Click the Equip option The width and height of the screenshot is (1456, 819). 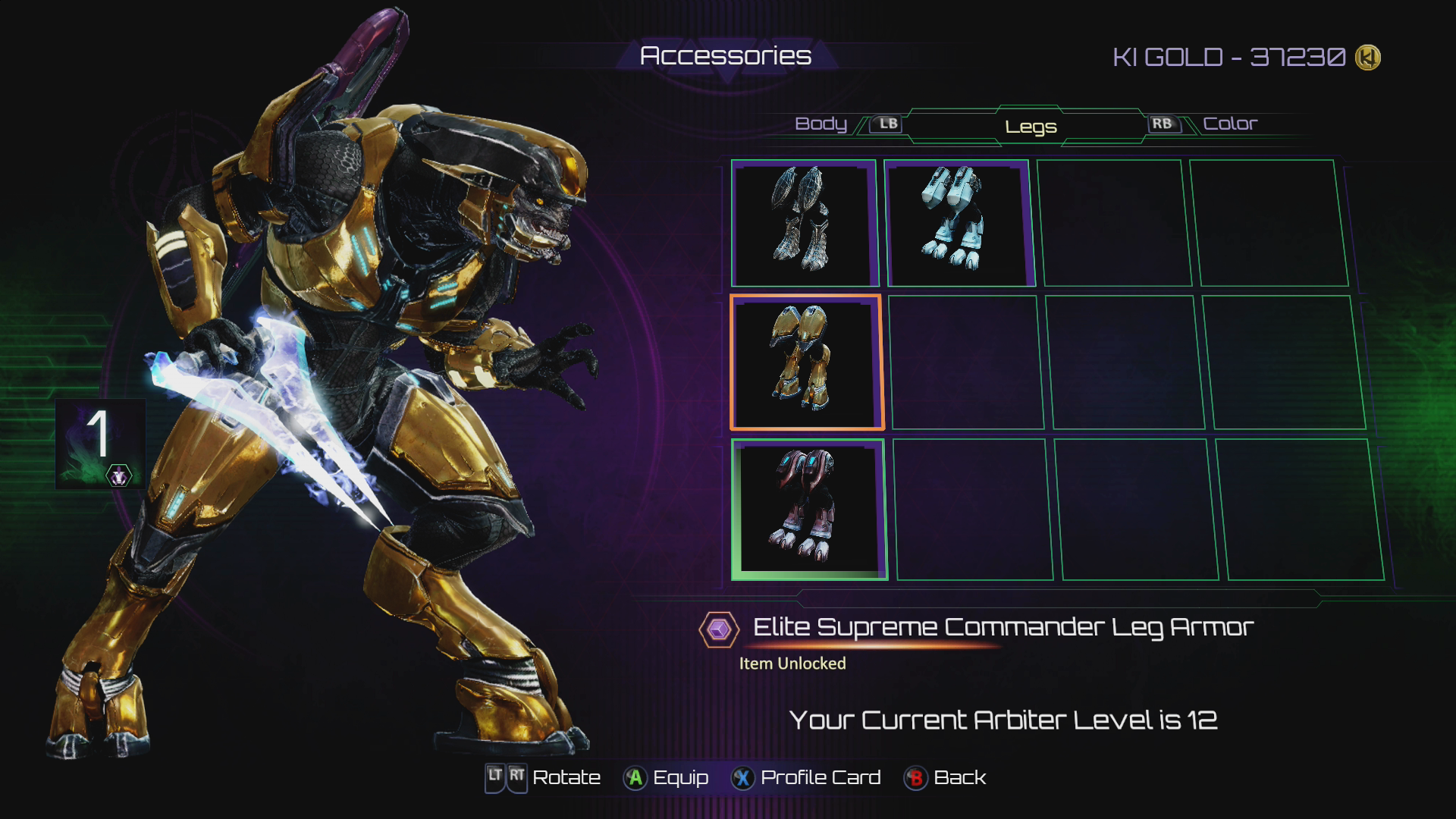666,778
